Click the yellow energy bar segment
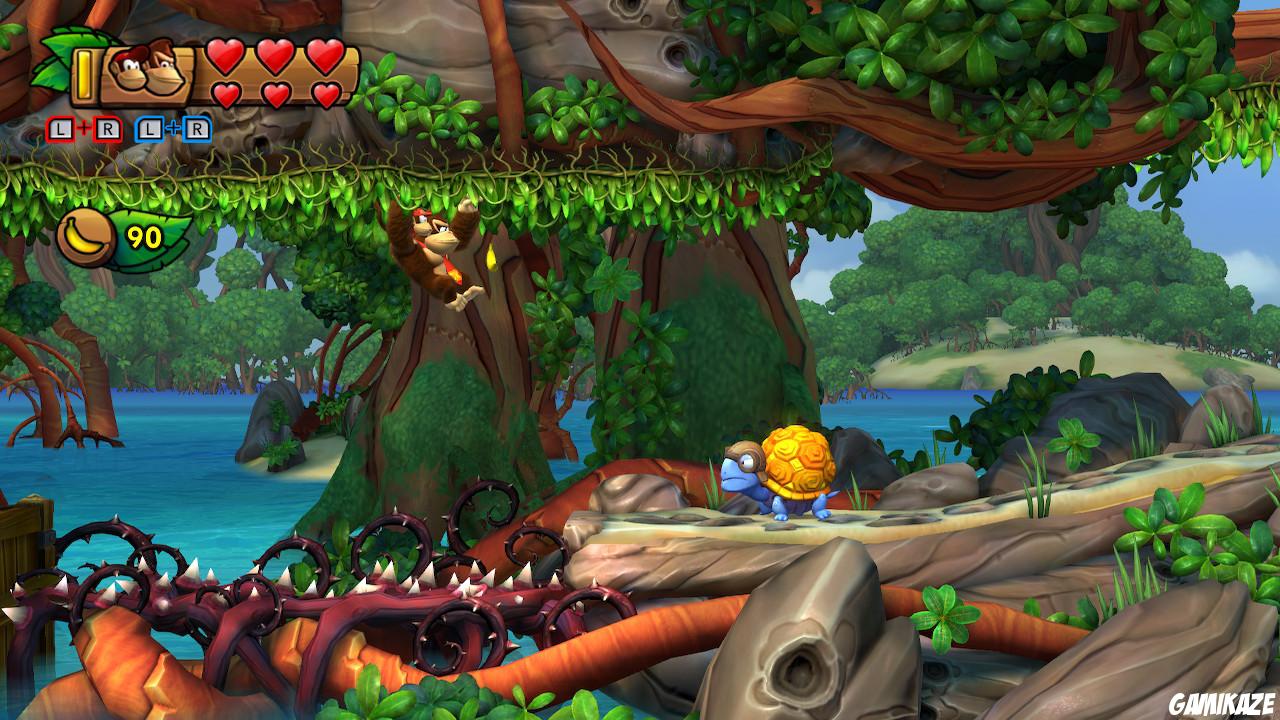The width and height of the screenshot is (1280, 720). tap(83, 74)
